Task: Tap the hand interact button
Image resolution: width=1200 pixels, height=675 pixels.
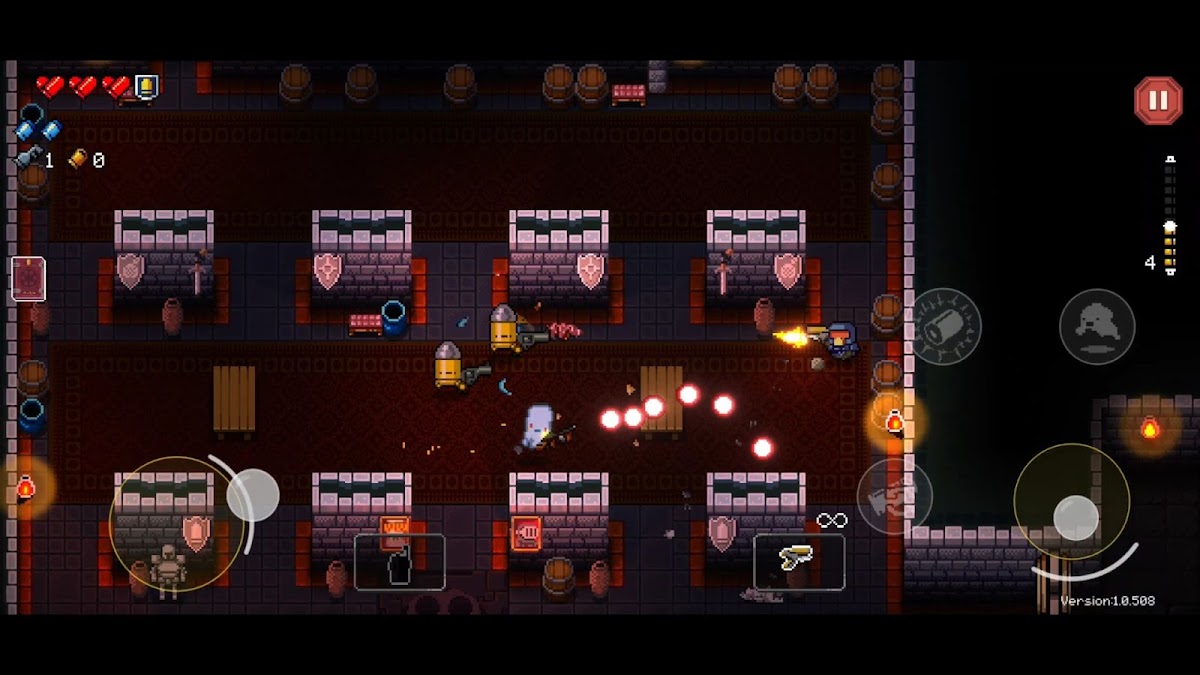Action: 894,496
